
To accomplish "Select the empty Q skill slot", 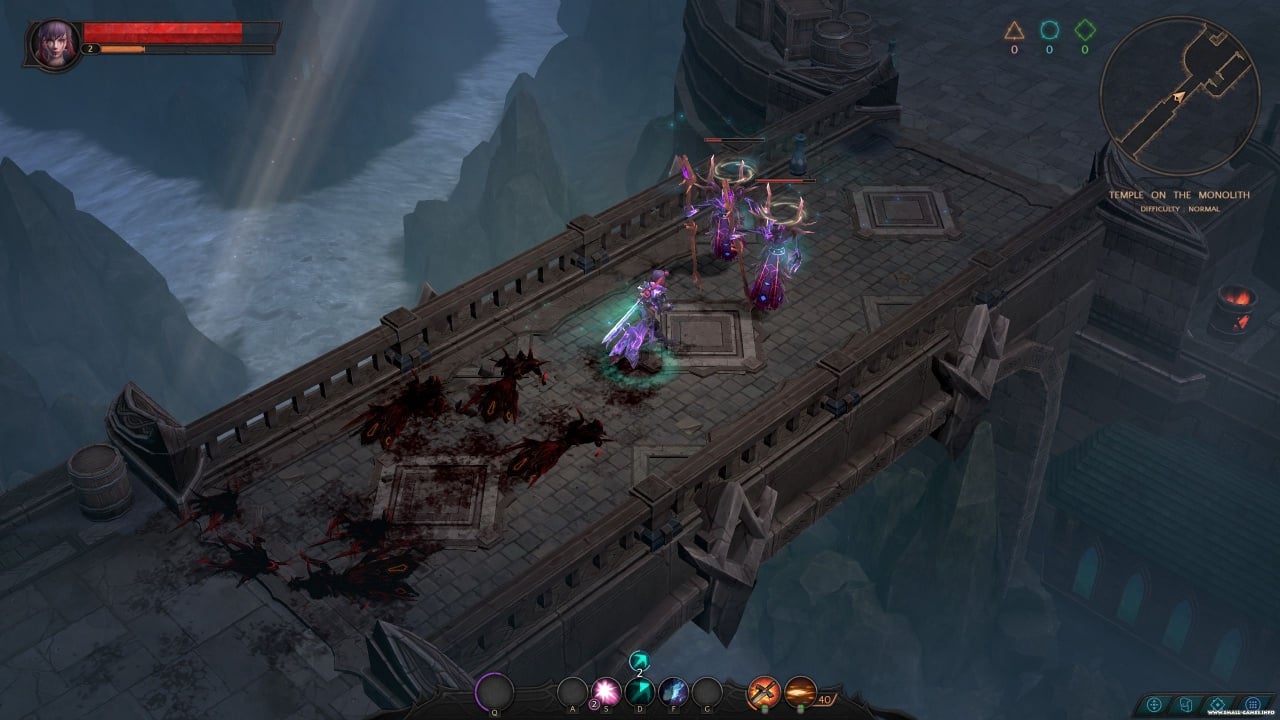I will (494, 691).
